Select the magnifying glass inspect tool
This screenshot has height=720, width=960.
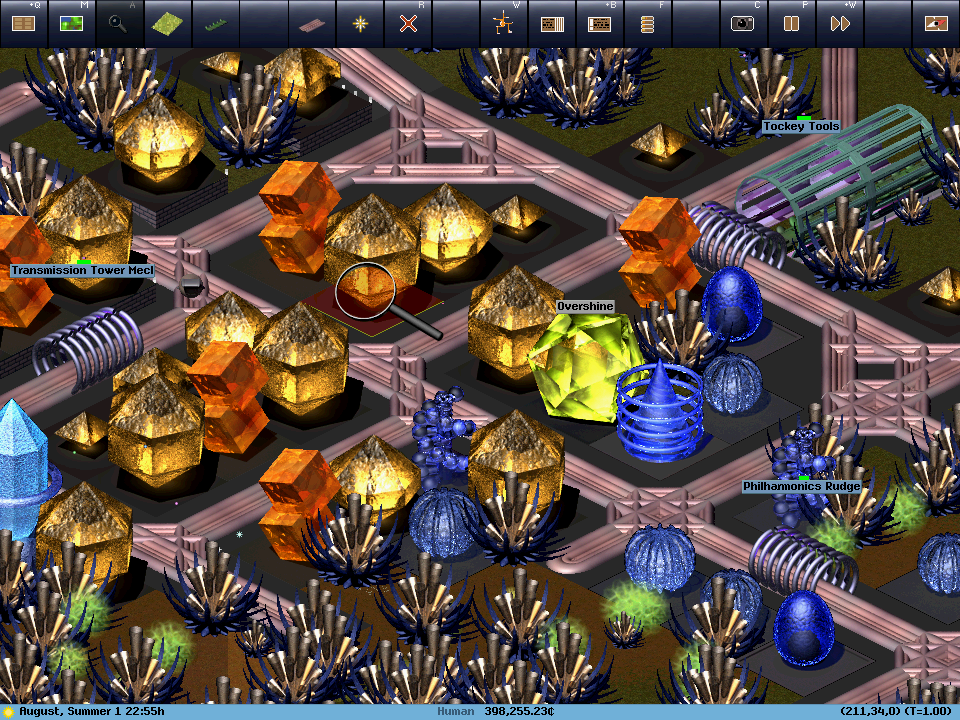point(119,24)
